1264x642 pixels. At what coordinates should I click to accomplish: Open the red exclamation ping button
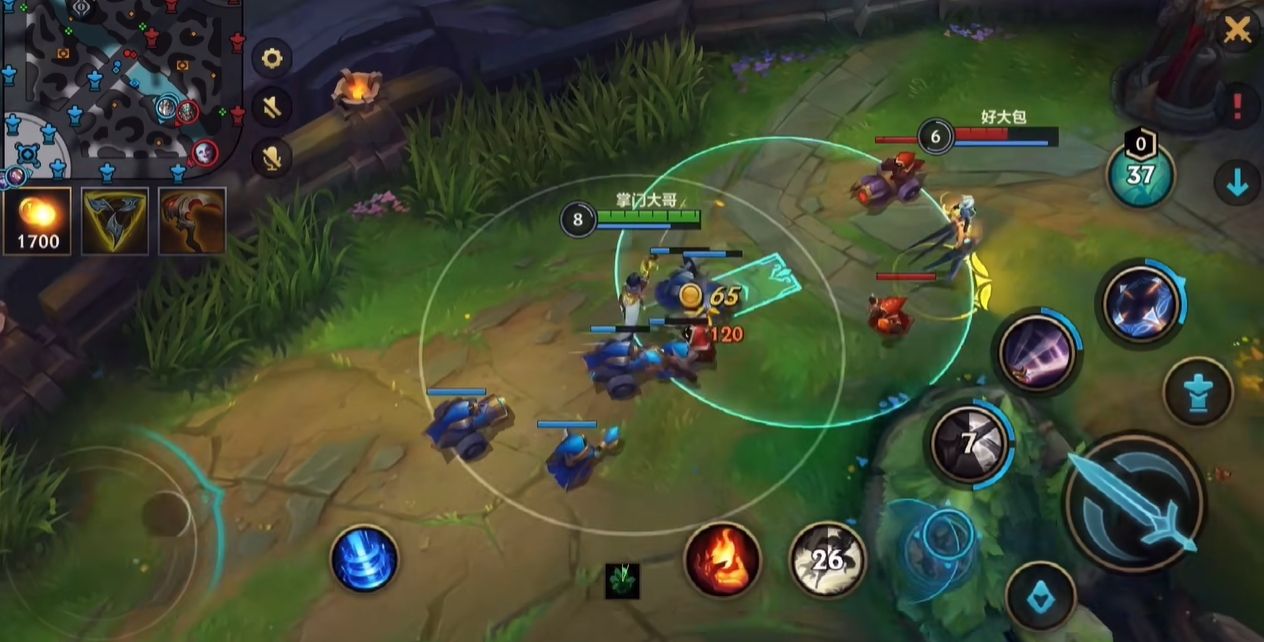1238,105
